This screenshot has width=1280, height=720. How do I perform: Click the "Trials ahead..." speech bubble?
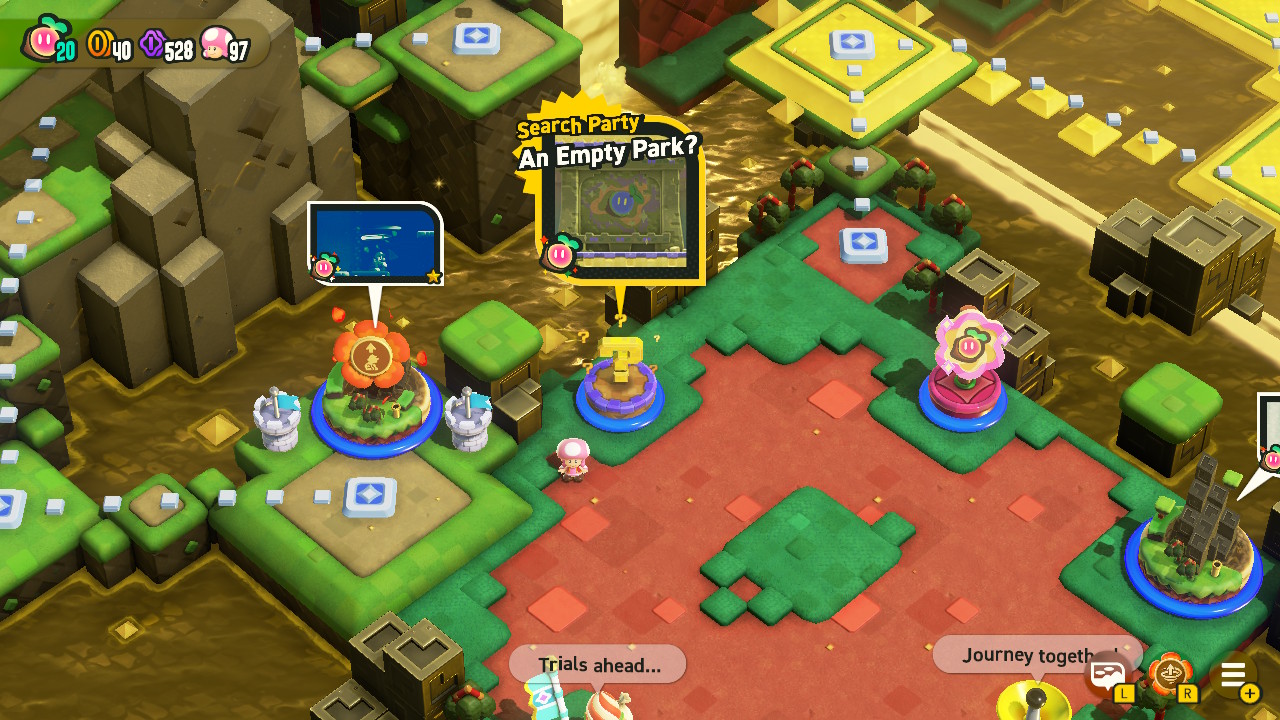598,665
